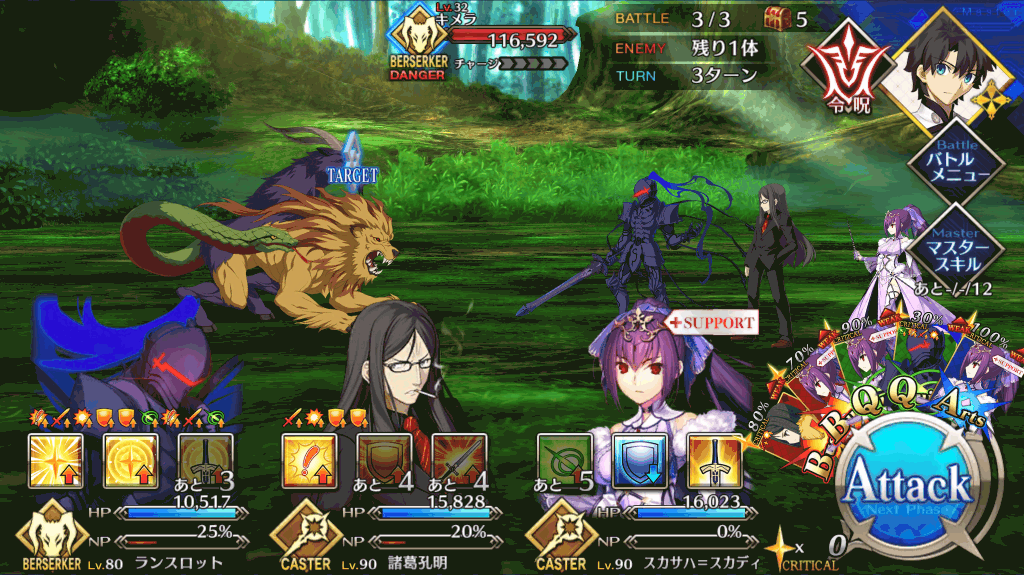Select Lancelot's sword skill on cooldown 3
This screenshot has width=1024, height=575.
coord(205,460)
